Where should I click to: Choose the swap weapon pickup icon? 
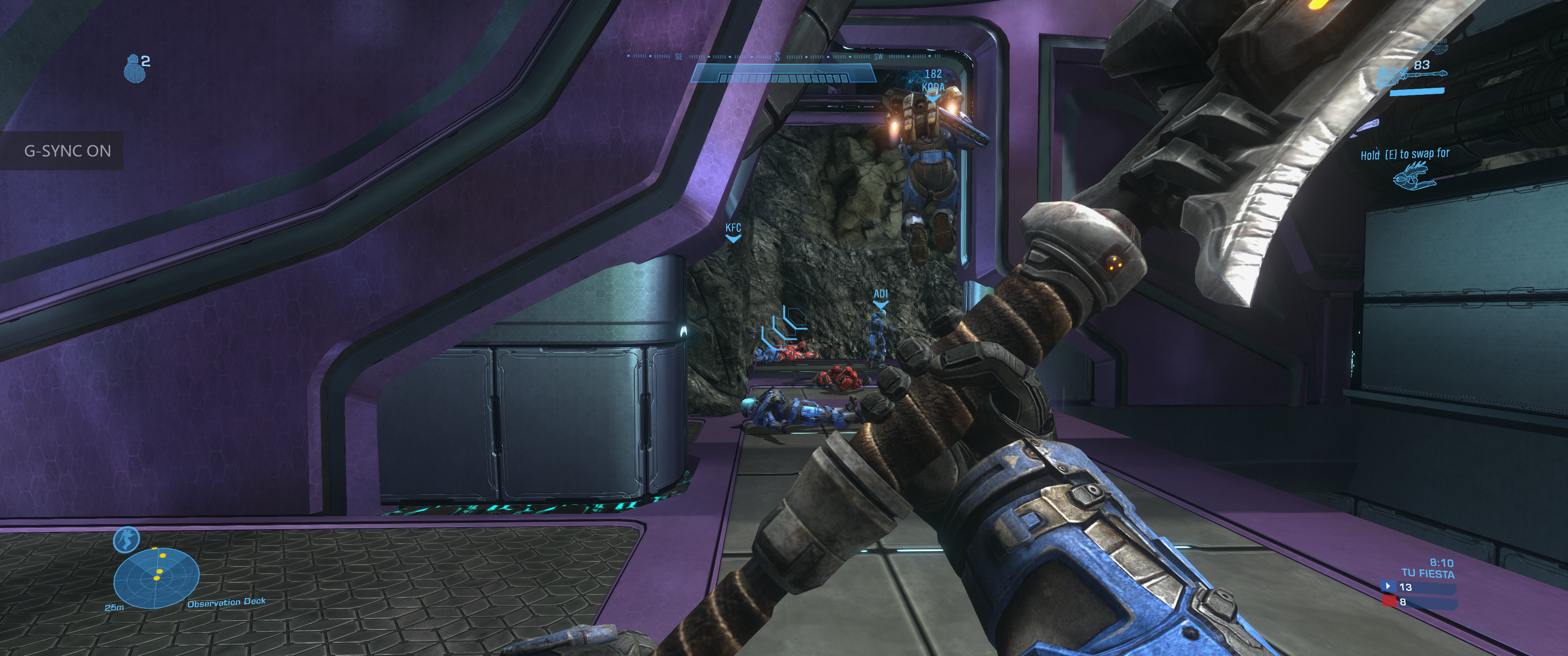click(1413, 175)
